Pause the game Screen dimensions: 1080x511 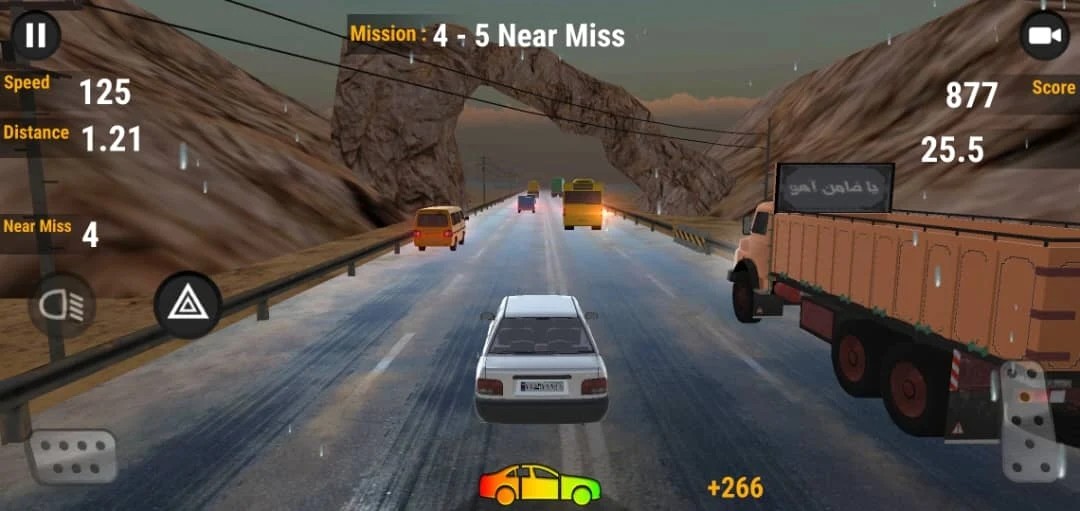pos(36,36)
